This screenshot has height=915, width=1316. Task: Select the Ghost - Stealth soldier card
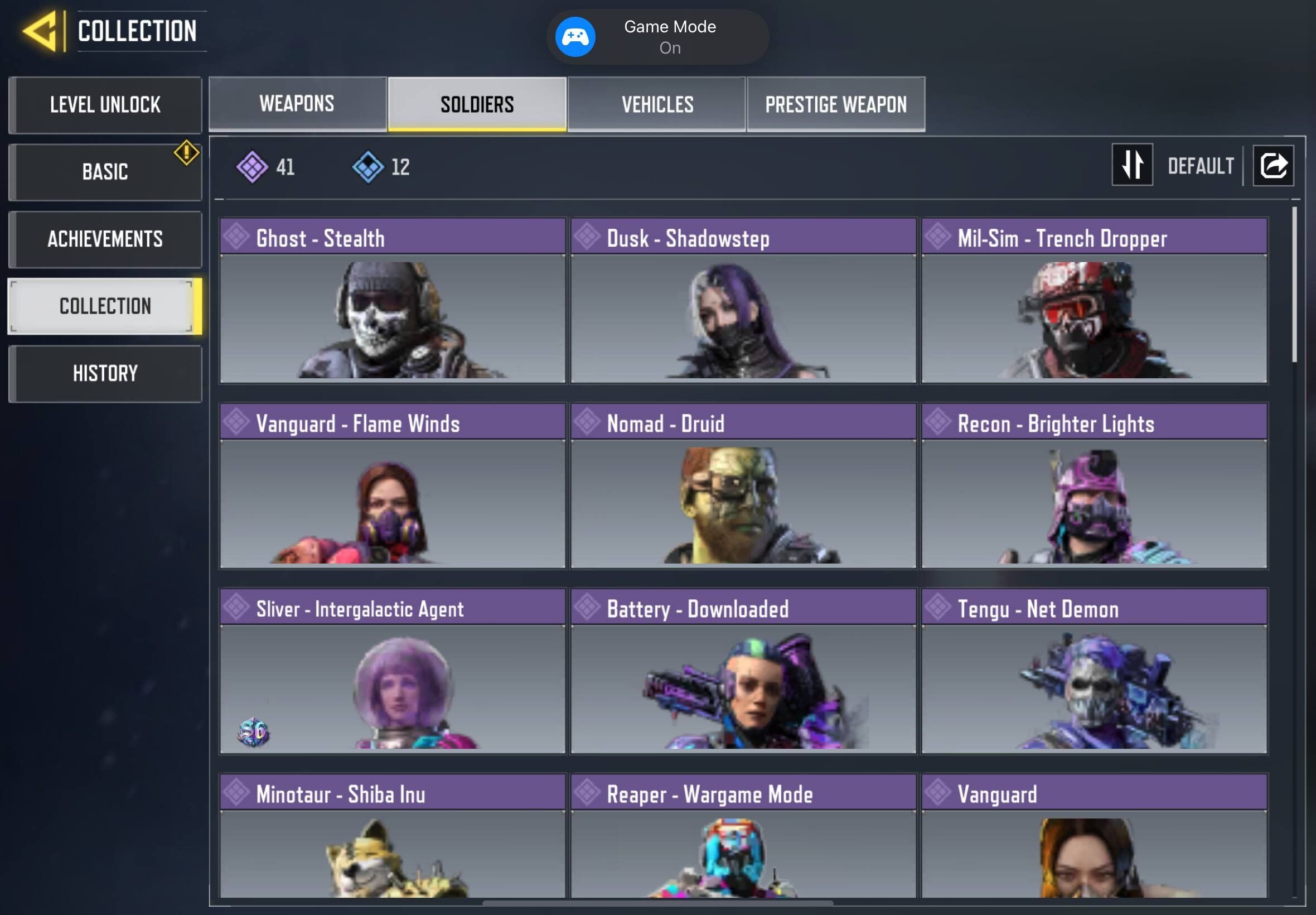393,300
